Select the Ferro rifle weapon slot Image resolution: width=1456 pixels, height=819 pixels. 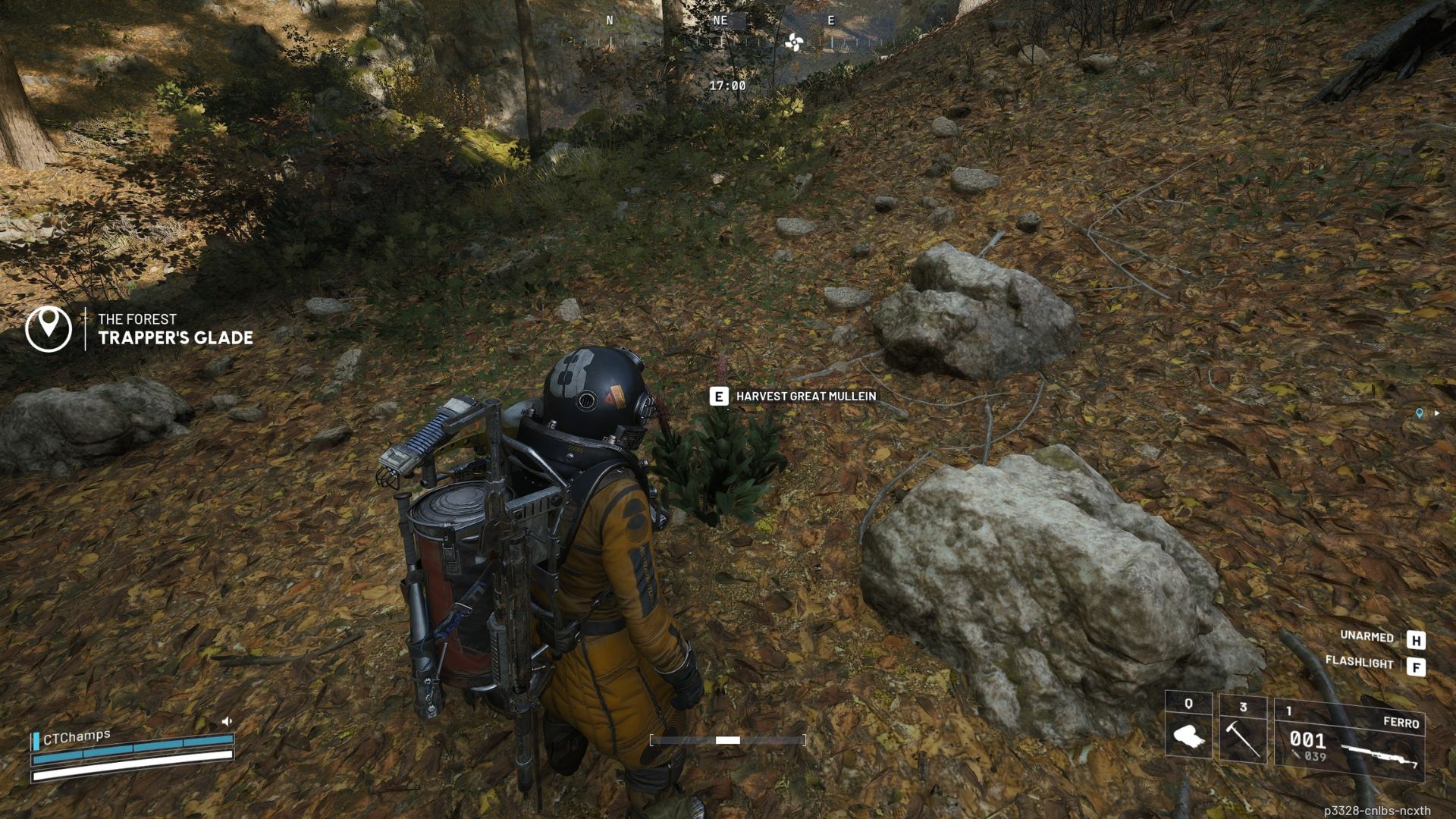click(1350, 739)
